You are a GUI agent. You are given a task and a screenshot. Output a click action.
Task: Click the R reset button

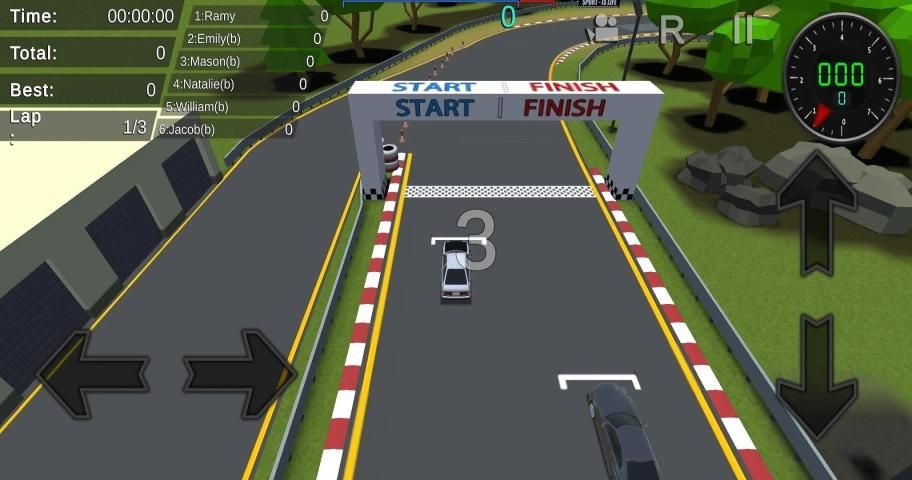673,30
